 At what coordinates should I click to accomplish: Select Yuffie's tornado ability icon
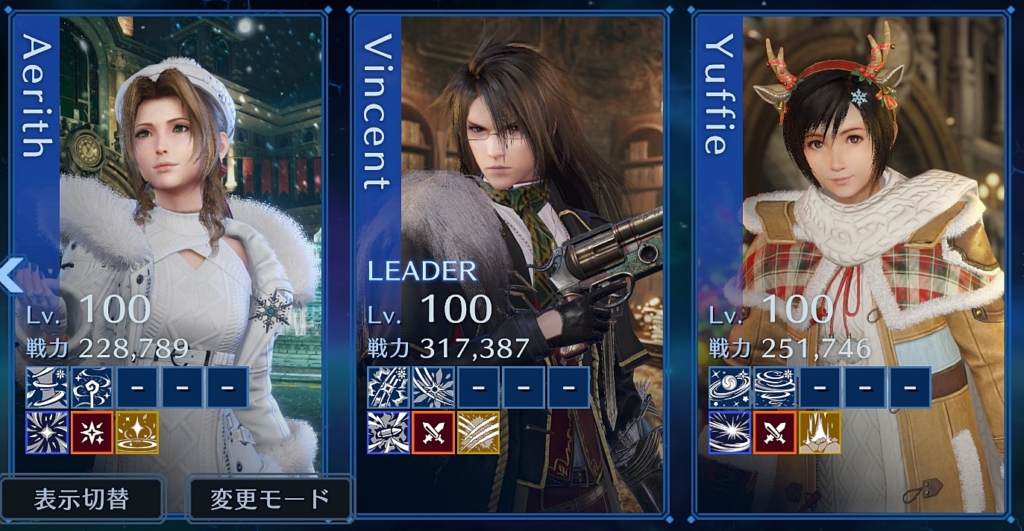(774, 387)
